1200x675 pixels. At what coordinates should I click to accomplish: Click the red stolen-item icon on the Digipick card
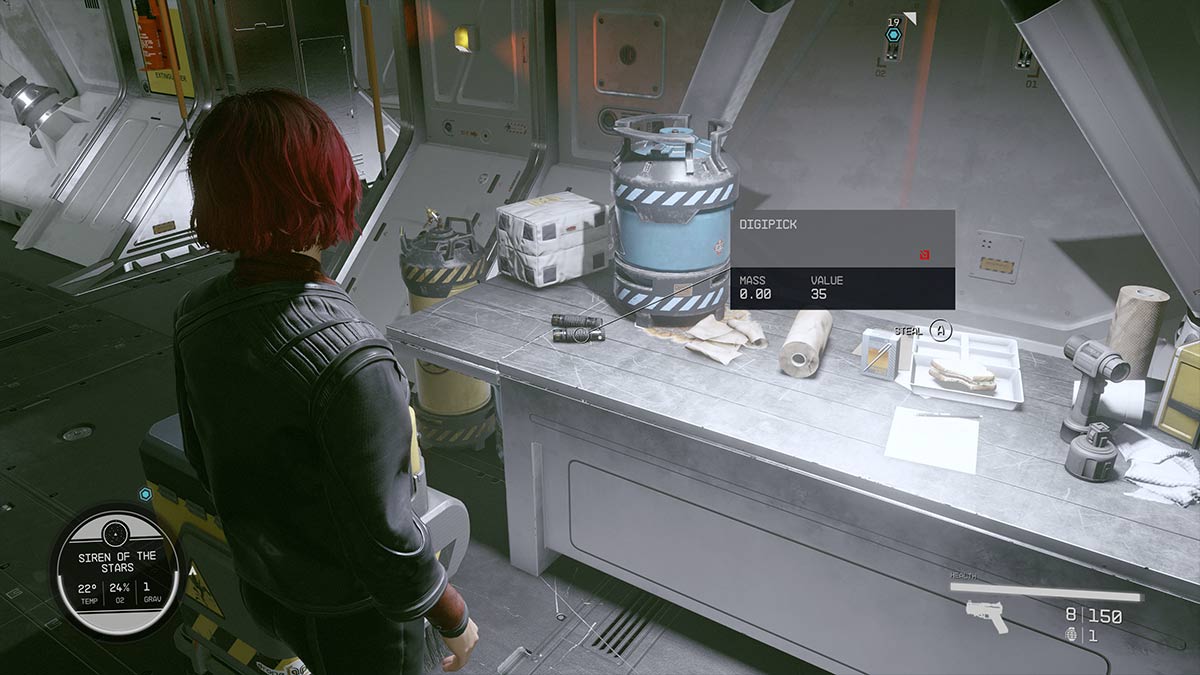click(926, 255)
